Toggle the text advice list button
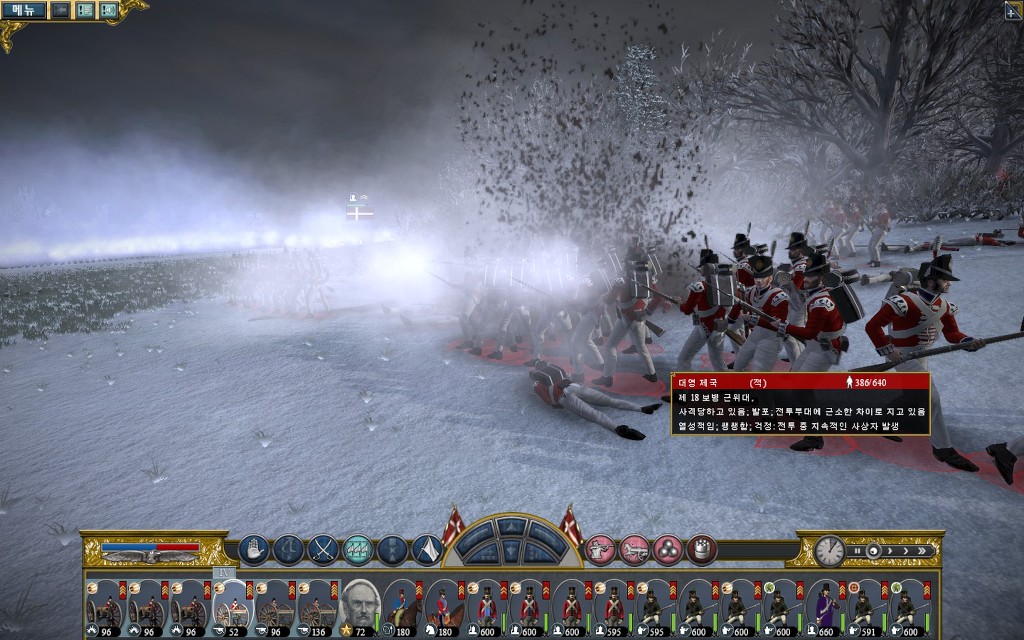 [85, 10]
